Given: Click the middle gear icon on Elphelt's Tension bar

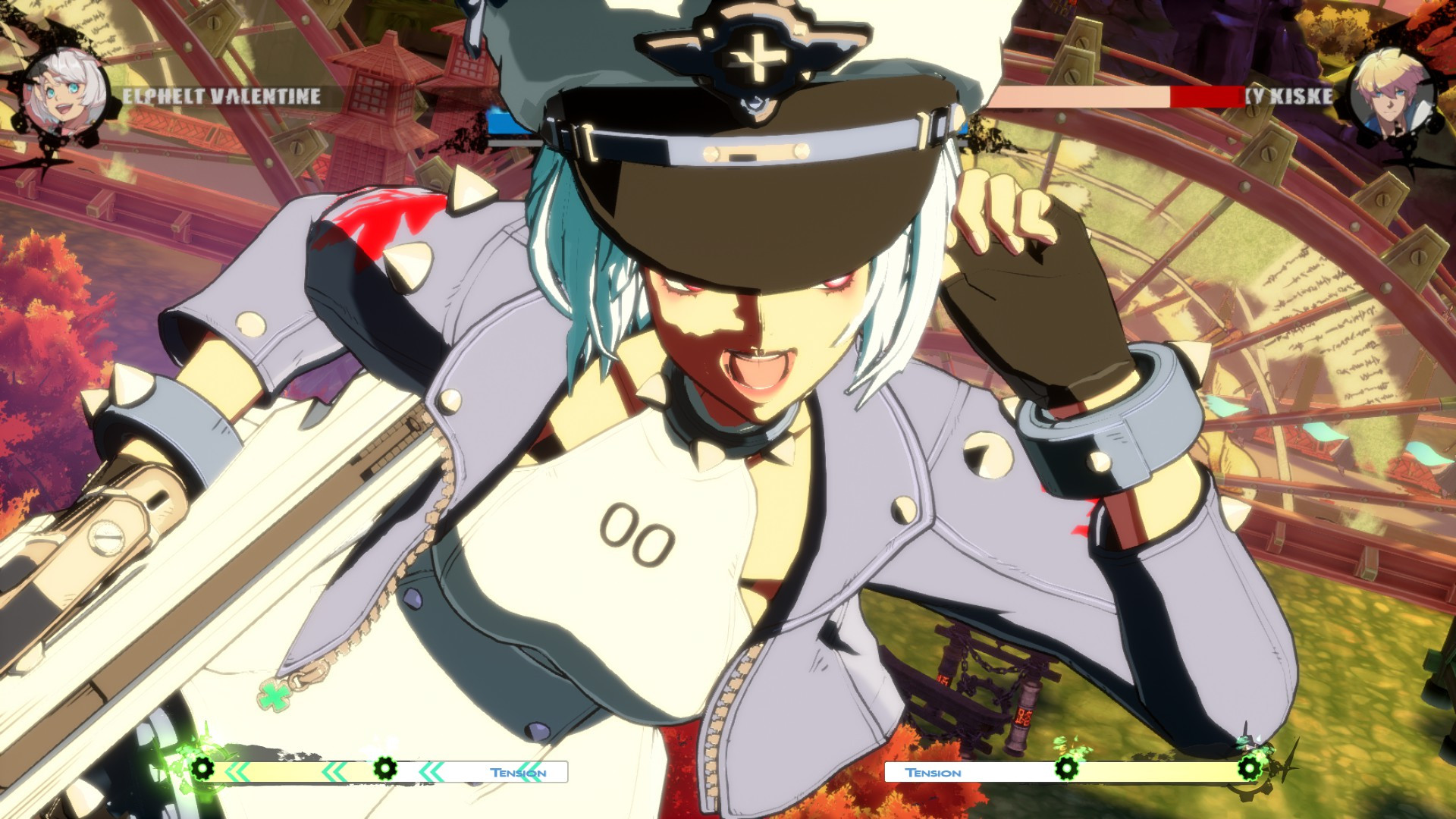Looking at the screenshot, I should pyautogui.click(x=387, y=770).
